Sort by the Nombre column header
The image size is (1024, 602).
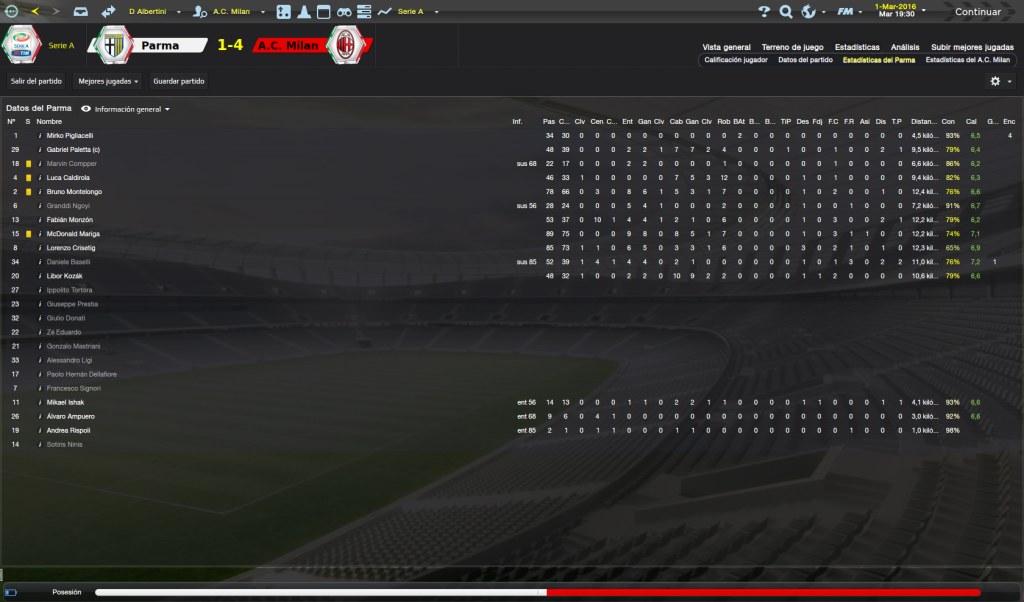[x=49, y=122]
